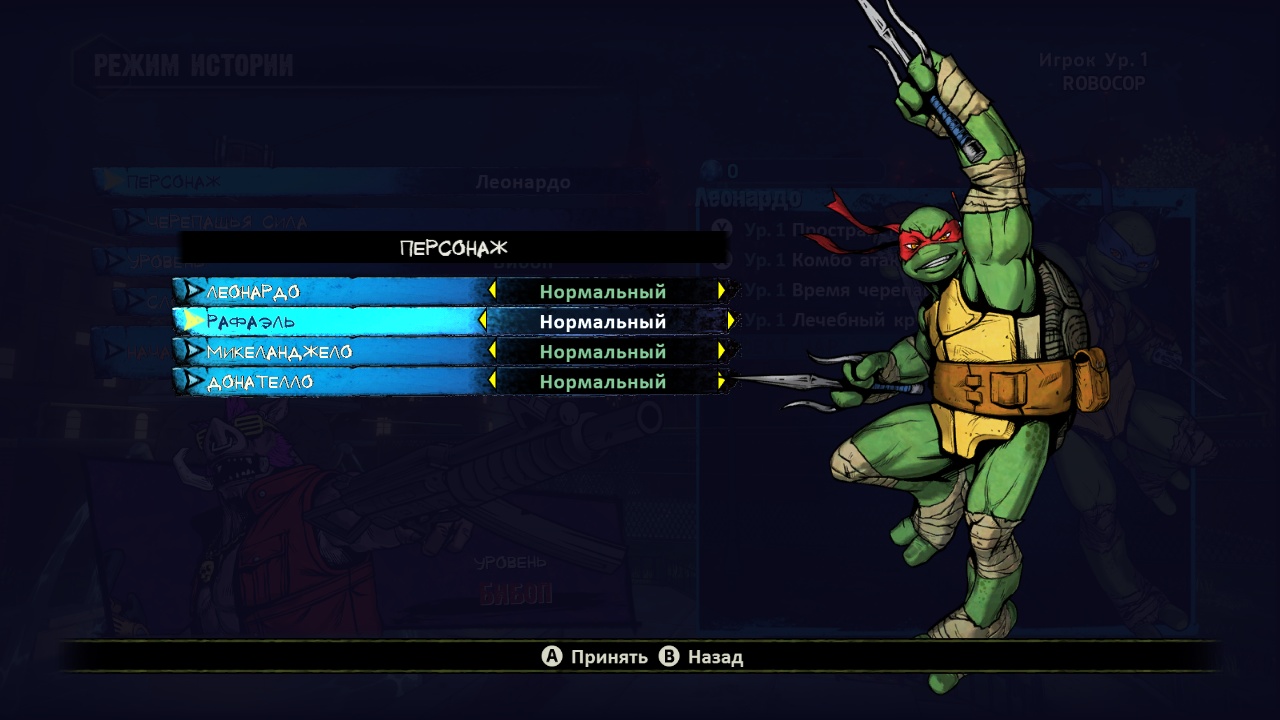Click left arrow on Донателло's row
This screenshot has height=720, width=1280.
click(492, 381)
